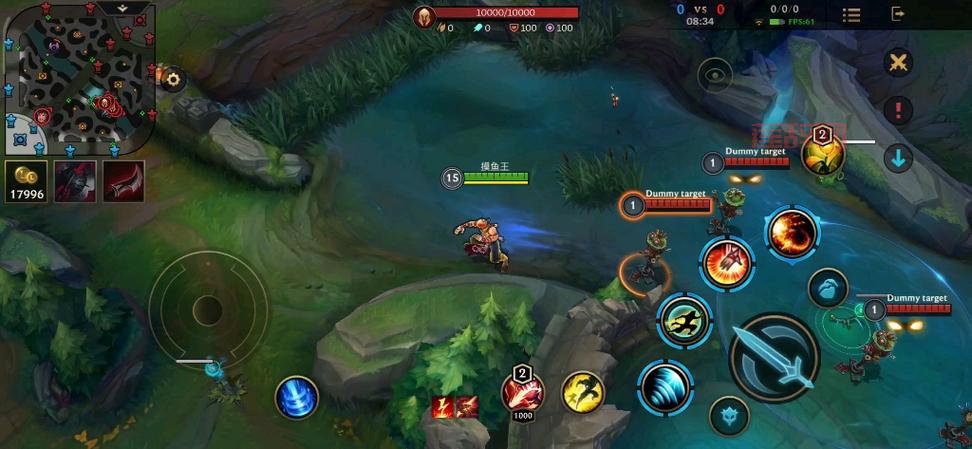The height and width of the screenshot is (449, 972).
Task: Send the crossed swords attack ping
Action: click(x=898, y=63)
